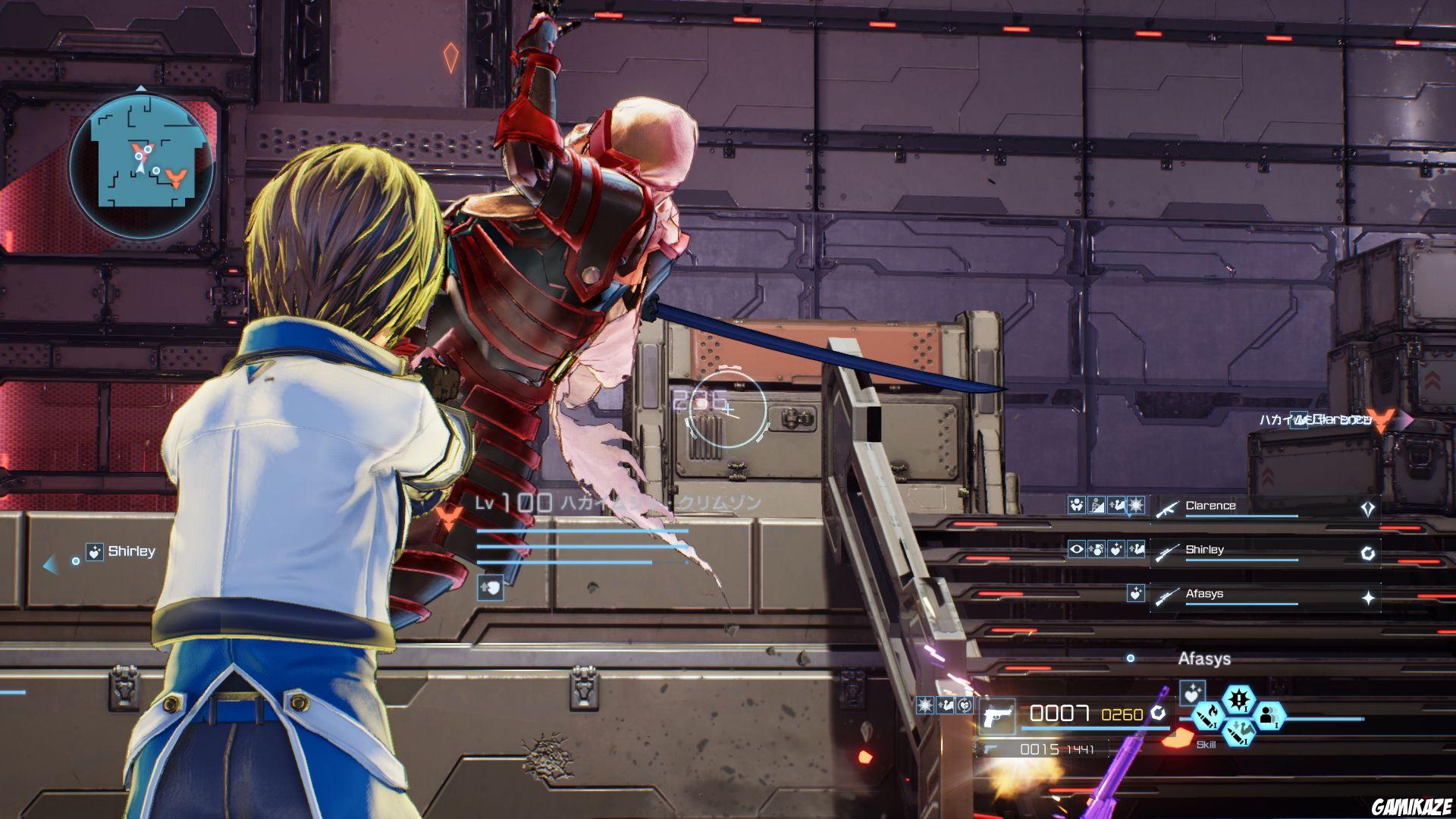Image resolution: width=1456 pixels, height=819 pixels.
Task: Click Clarence's assault rifle weapon icon
Action: pyautogui.click(x=1168, y=509)
